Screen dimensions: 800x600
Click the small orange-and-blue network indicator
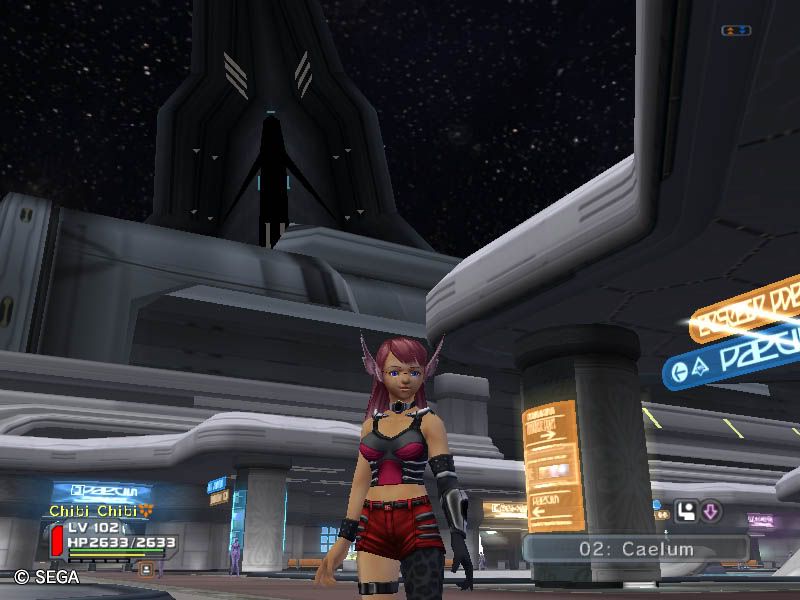click(735, 31)
